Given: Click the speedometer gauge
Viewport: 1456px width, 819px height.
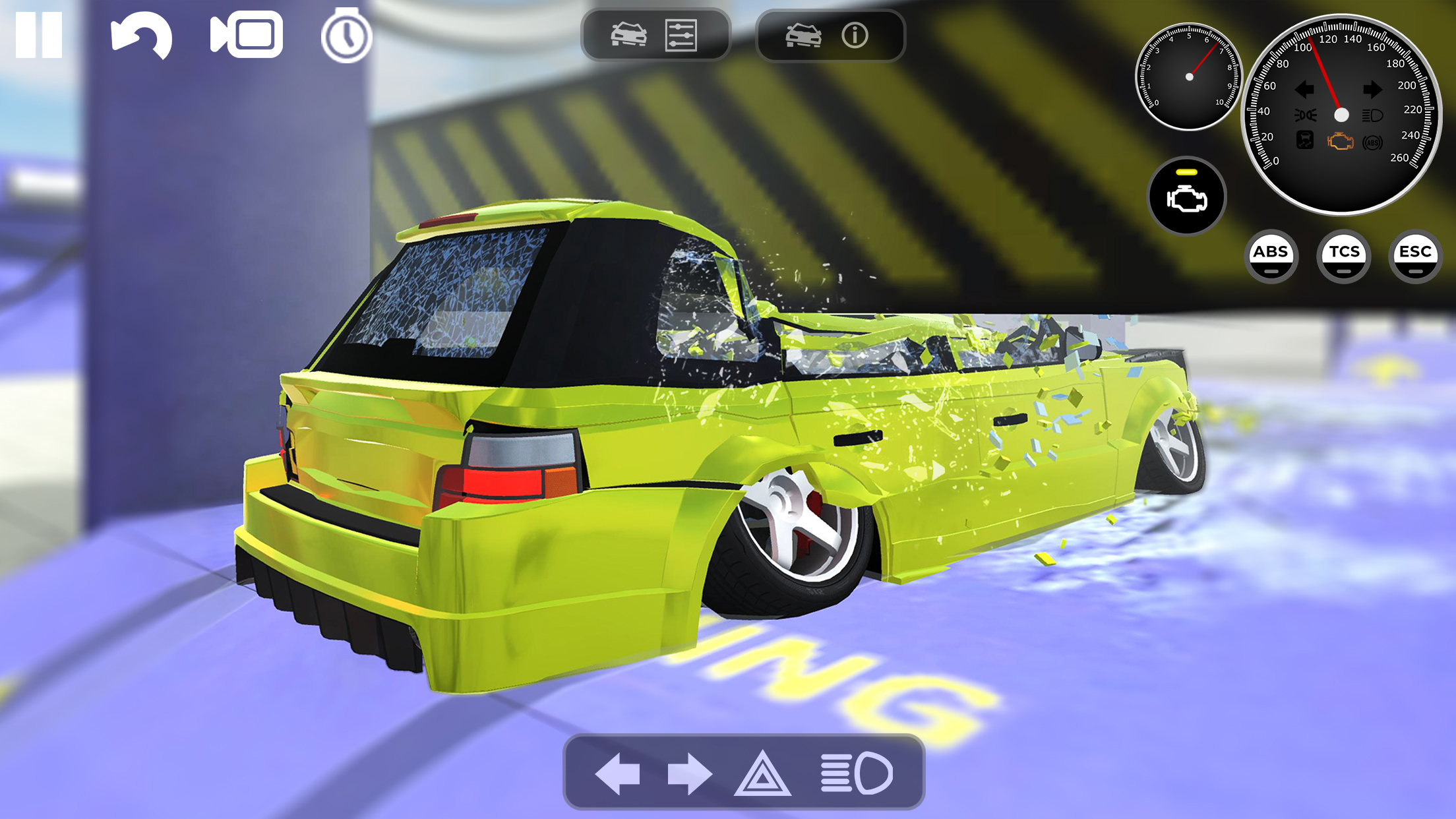Looking at the screenshot, I should click(x=1341, y=113).
